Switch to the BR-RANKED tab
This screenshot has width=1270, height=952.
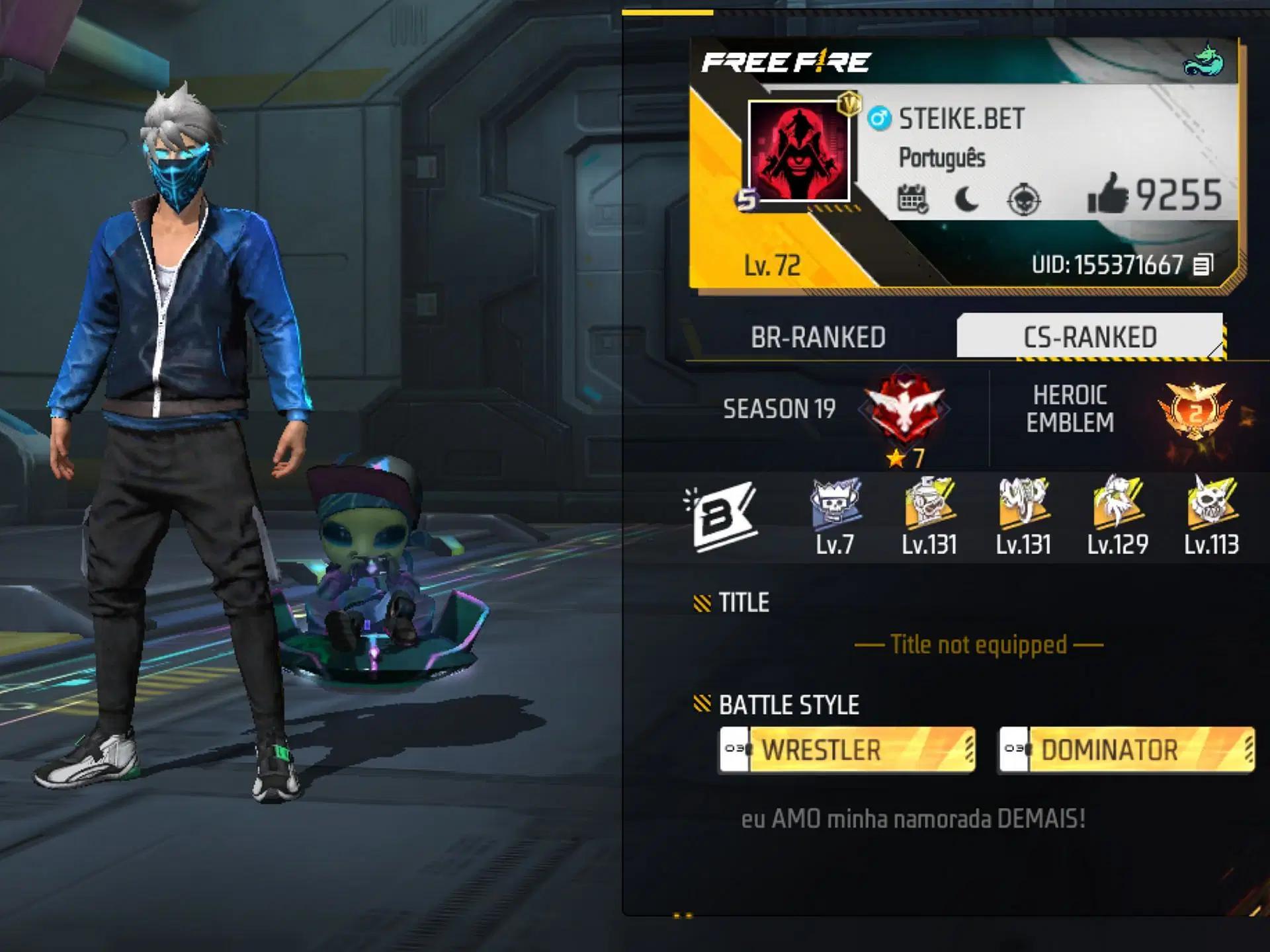tap(818, 337)
